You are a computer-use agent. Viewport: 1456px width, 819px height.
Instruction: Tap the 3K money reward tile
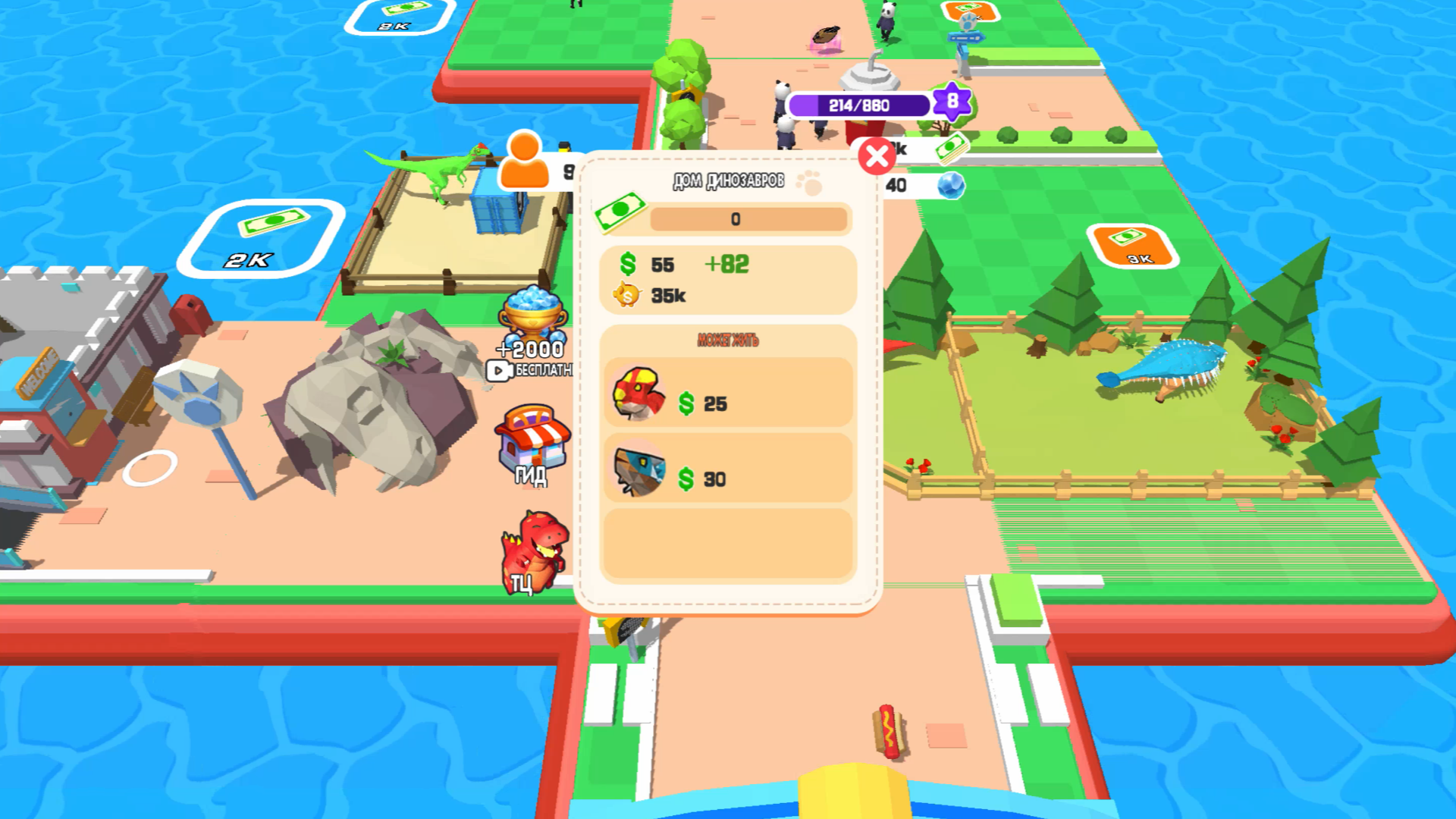pos(1132,248)
